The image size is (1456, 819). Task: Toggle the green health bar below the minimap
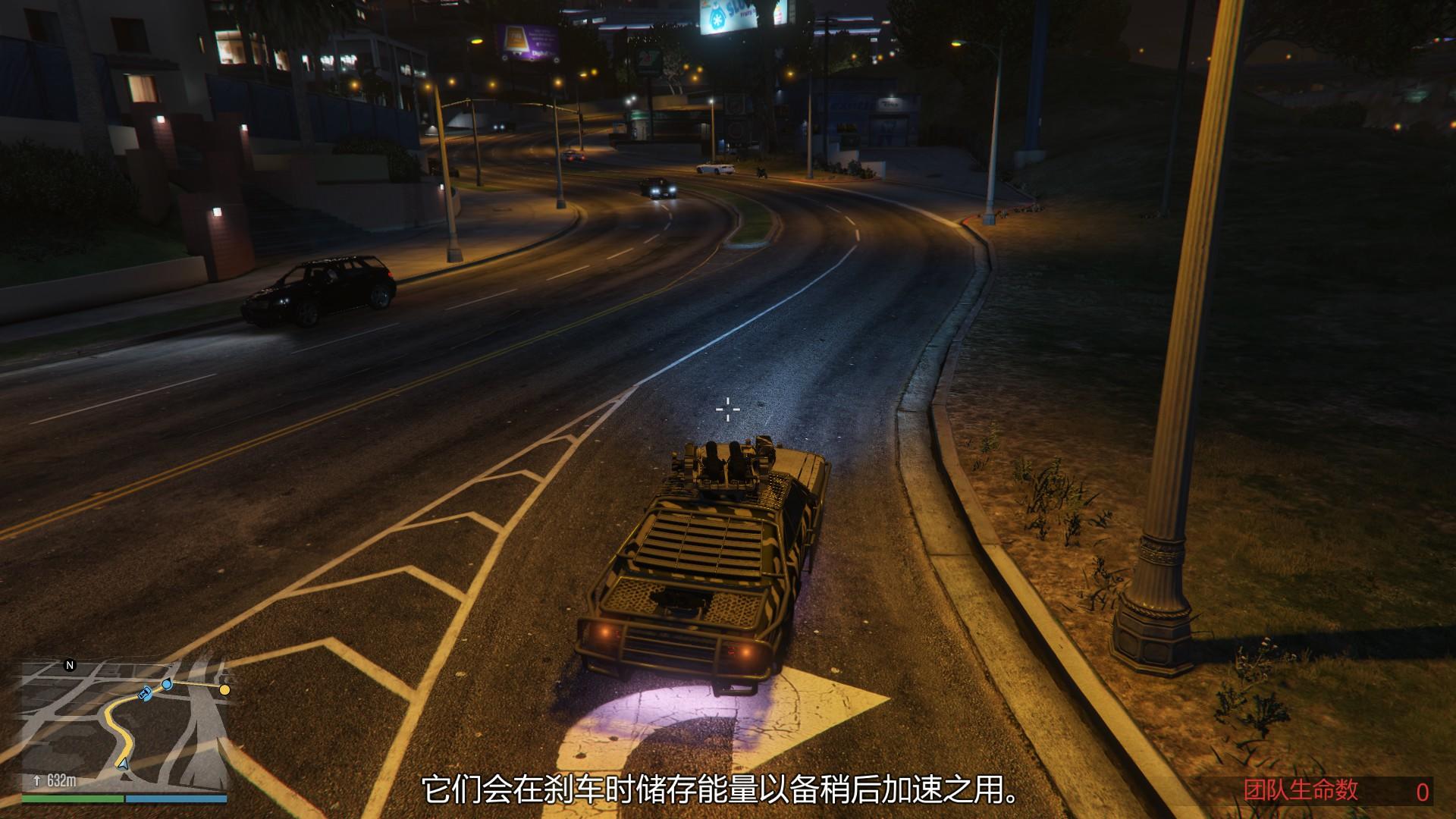pyautogui.click(x=72, y=799)
